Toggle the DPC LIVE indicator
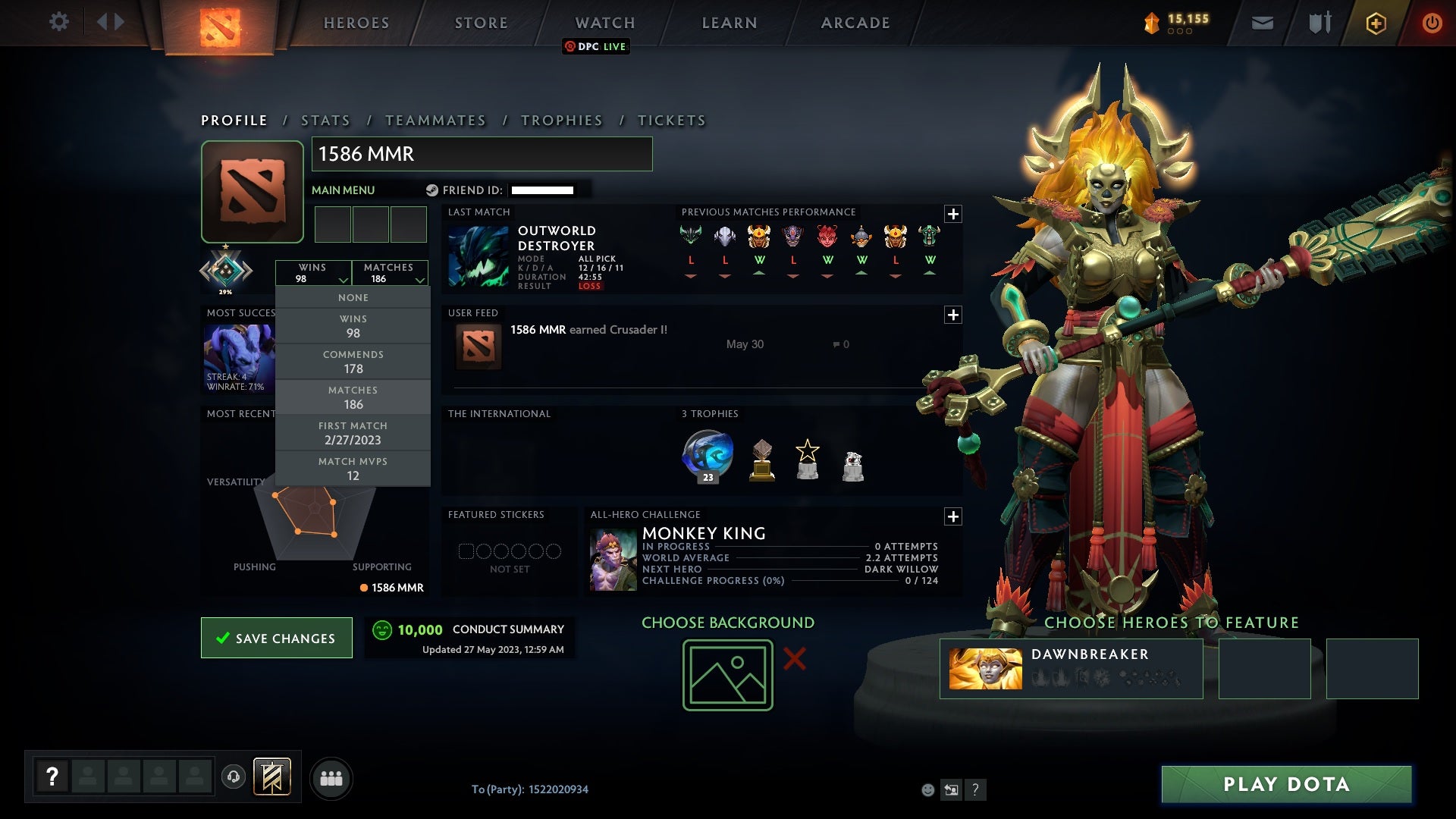Image resolution: width=1456 pixels, height=819 pixels. (x=596, y=47)
